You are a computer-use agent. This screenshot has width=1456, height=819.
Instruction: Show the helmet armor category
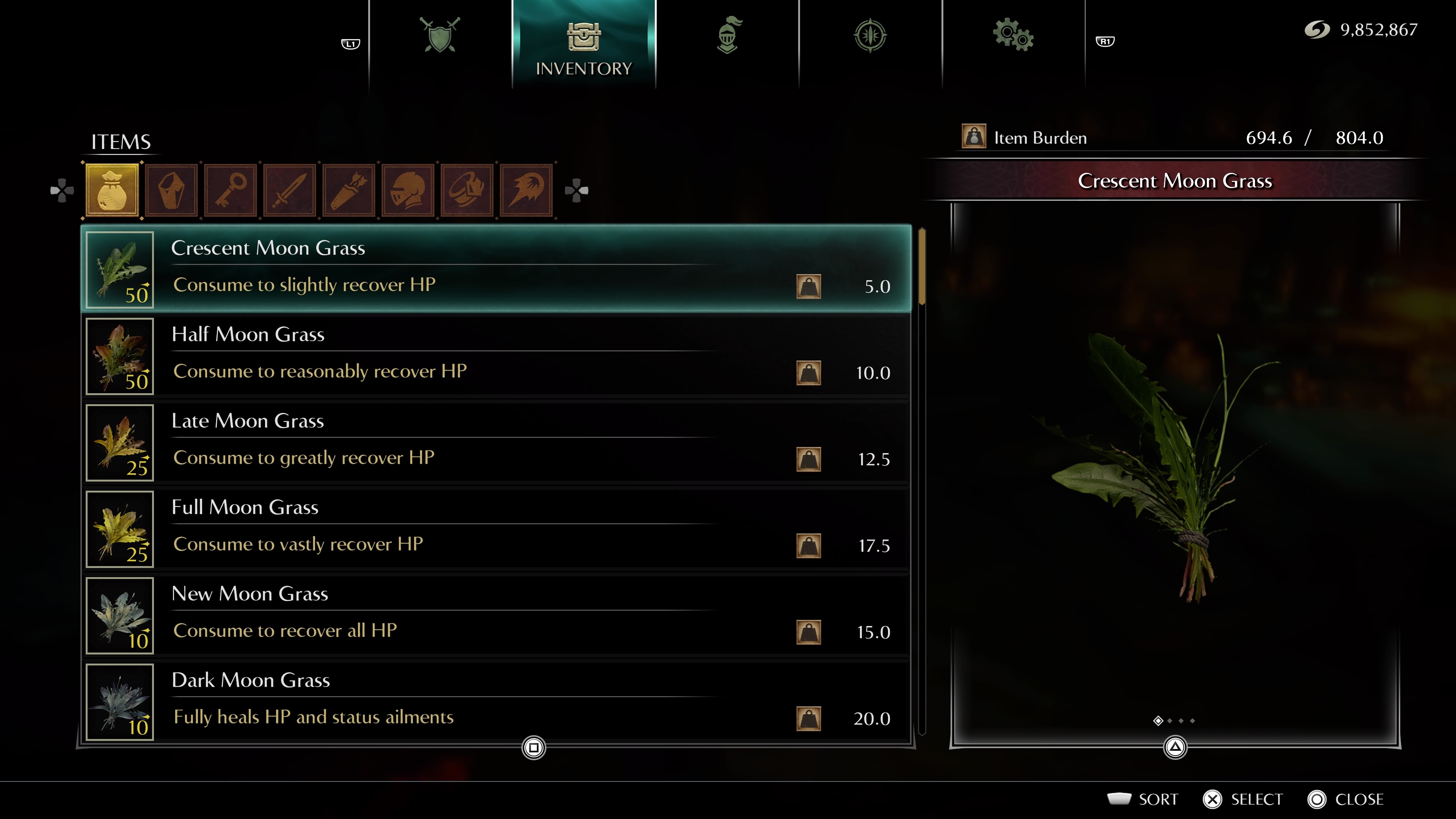click(408, 190)
